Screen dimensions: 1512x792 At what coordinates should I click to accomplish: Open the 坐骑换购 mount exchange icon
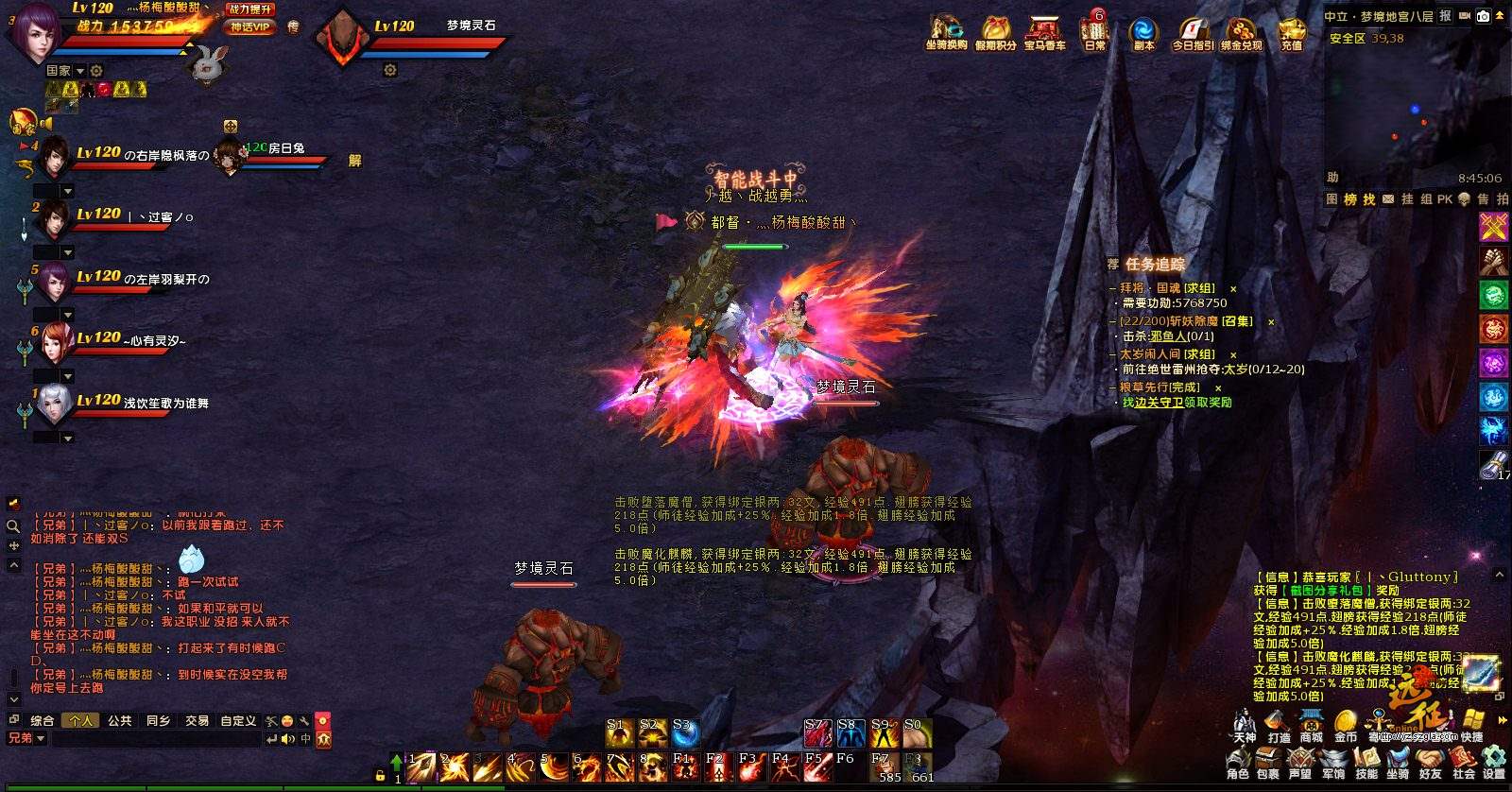pyautogui.click(x=946, y=31)
